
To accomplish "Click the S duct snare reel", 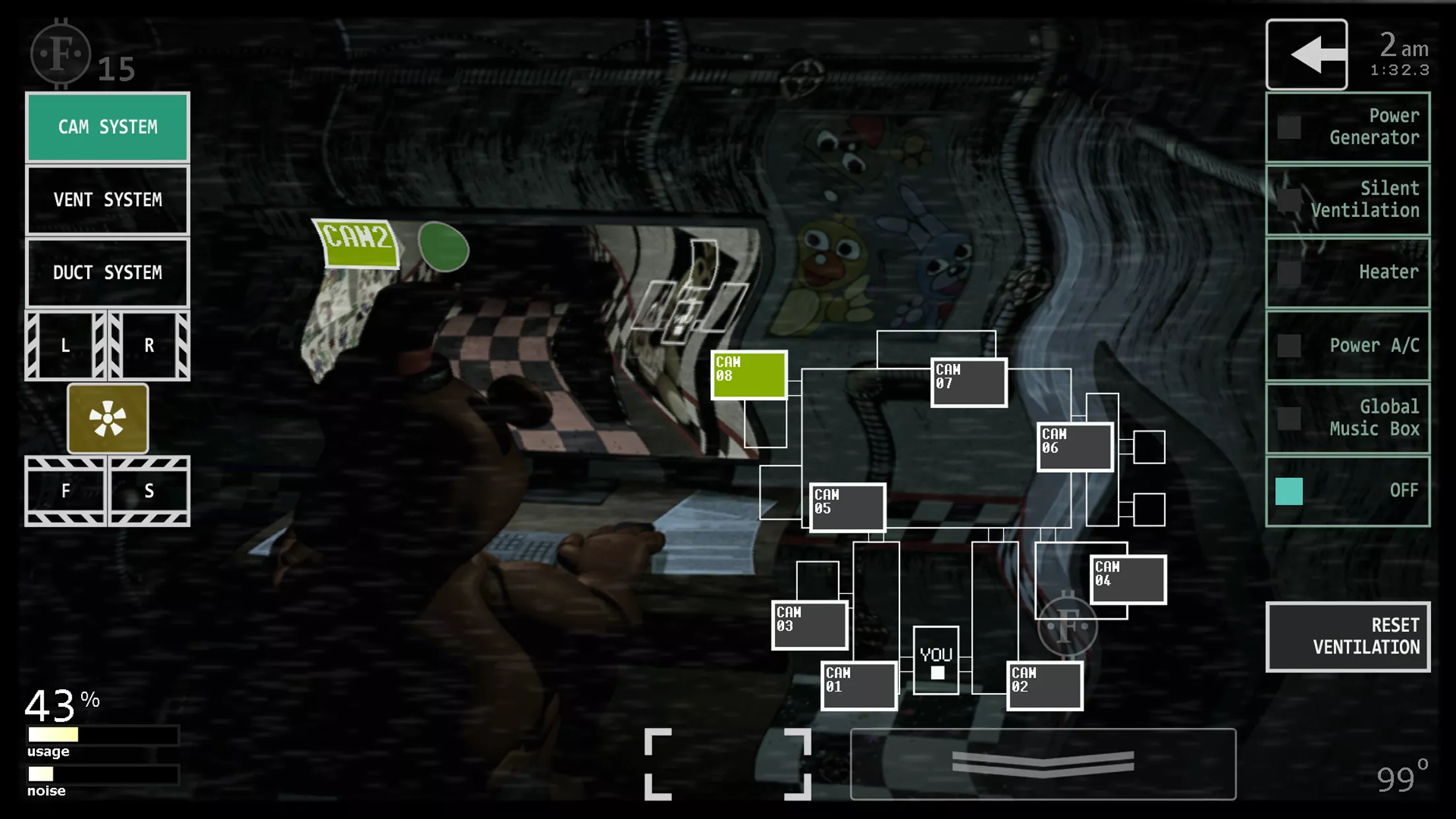I will (x=149, y=491).
